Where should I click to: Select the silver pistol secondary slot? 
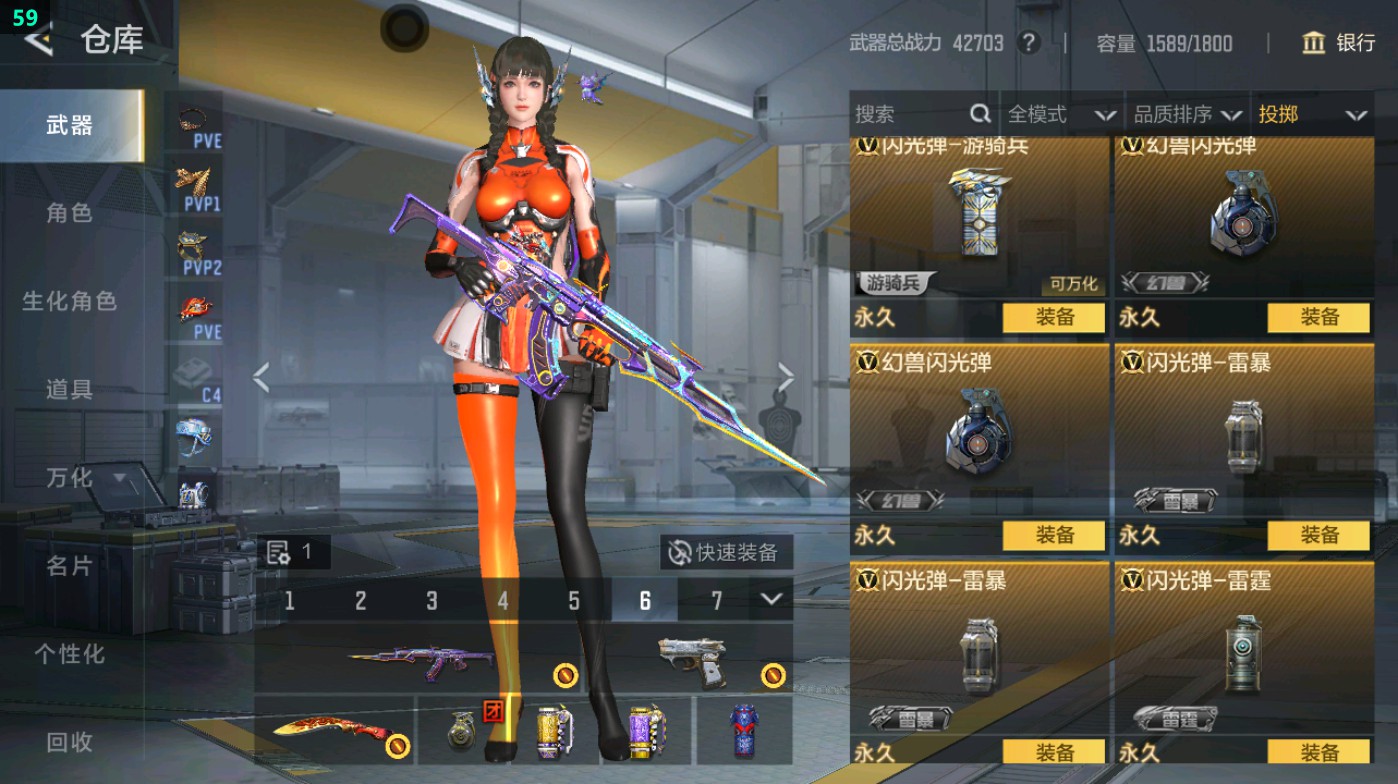pos(692,659)
